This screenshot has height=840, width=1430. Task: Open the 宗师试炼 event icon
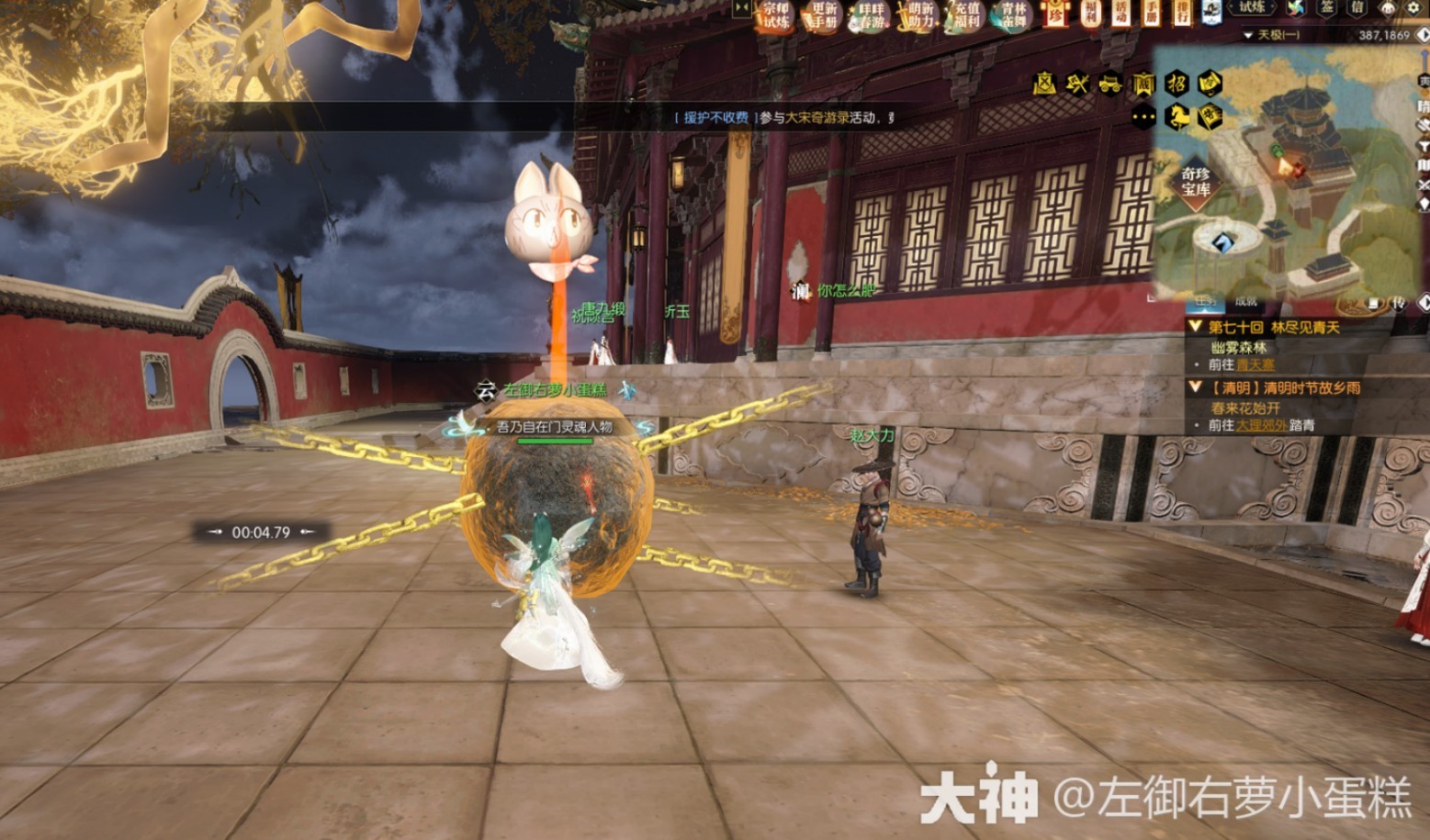tap(778, 16)
